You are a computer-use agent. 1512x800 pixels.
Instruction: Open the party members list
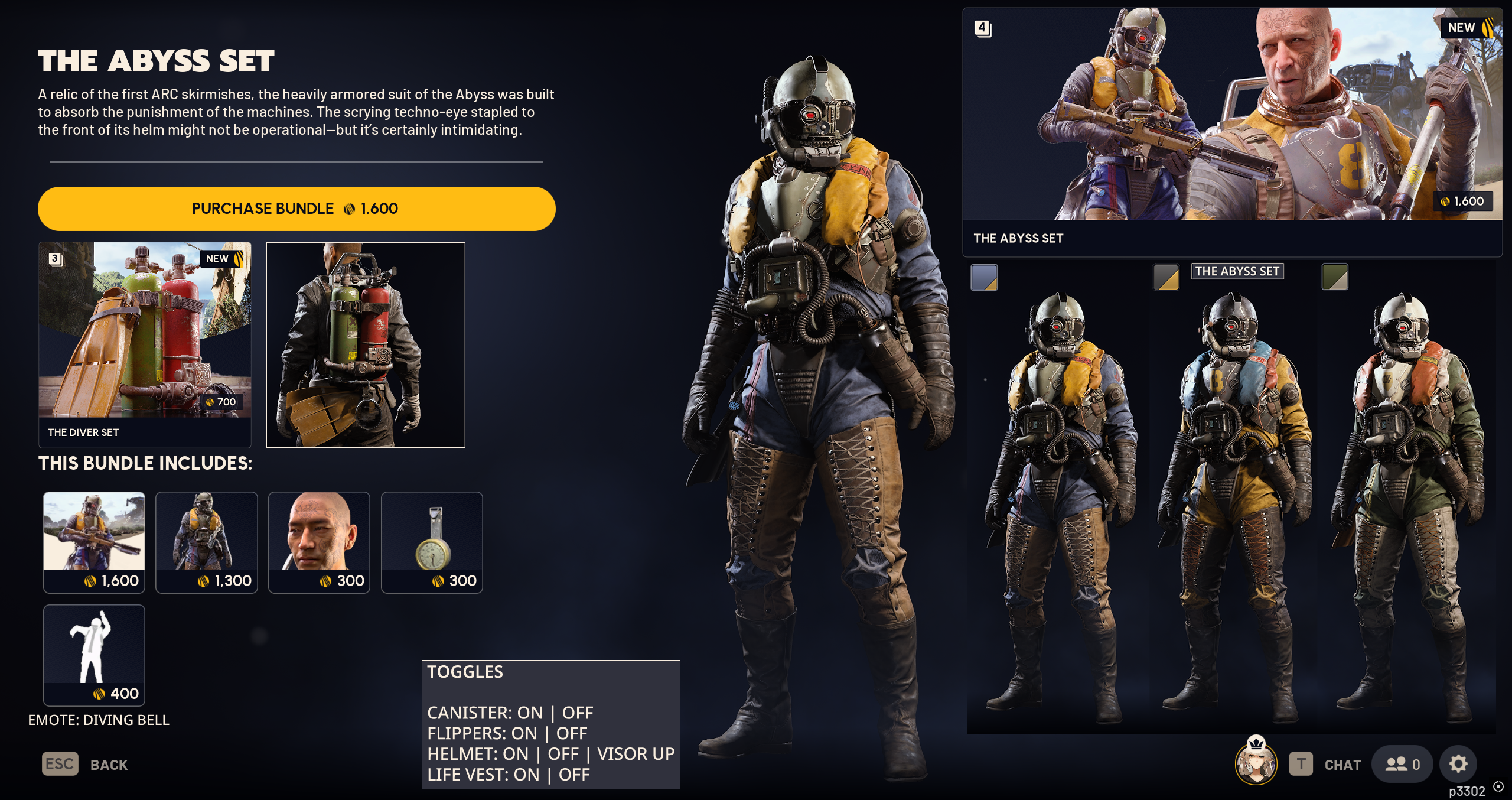click(x=1402, y=765)
